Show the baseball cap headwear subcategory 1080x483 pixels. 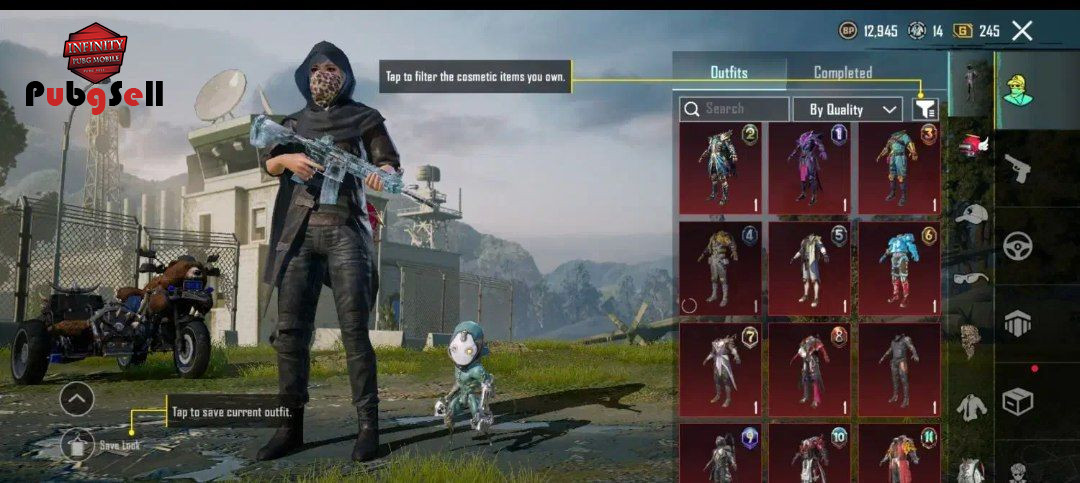pyautogui.click(x=970, y=214)
